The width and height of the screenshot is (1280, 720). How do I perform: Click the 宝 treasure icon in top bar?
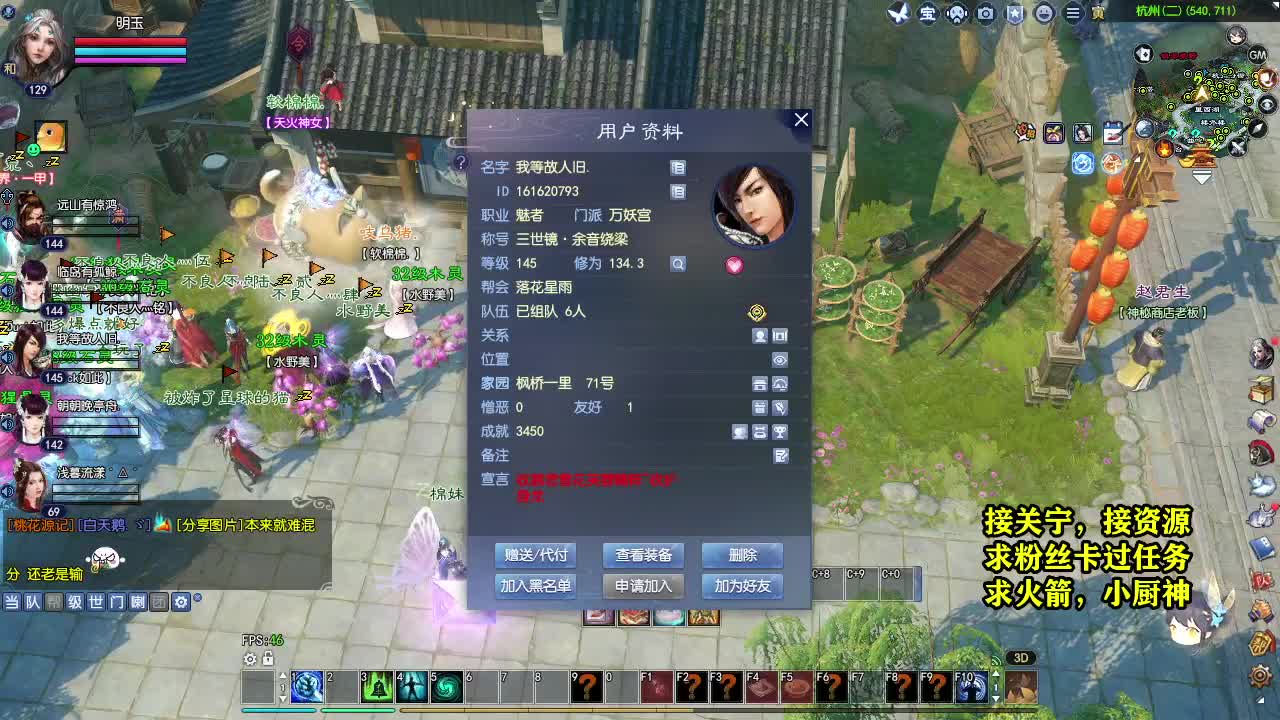[927, 14]
